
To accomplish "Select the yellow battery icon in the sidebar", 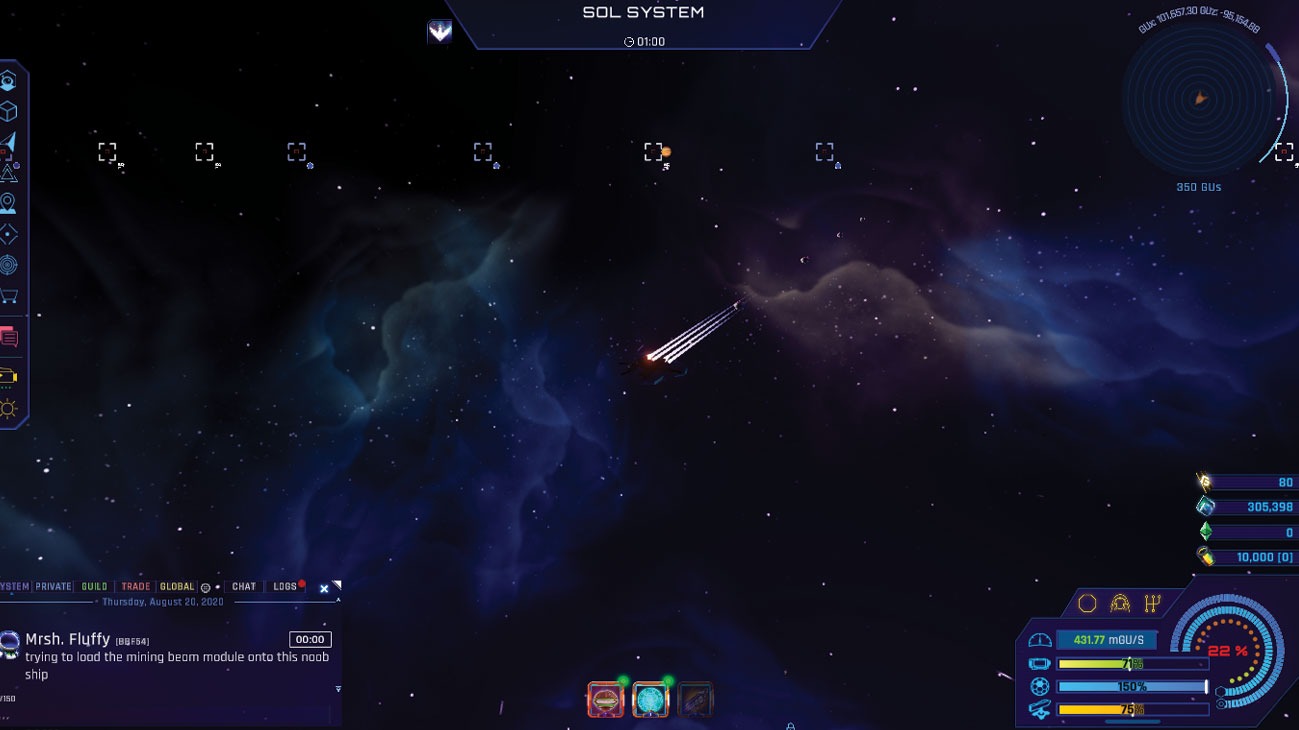I will coord(9,377).
